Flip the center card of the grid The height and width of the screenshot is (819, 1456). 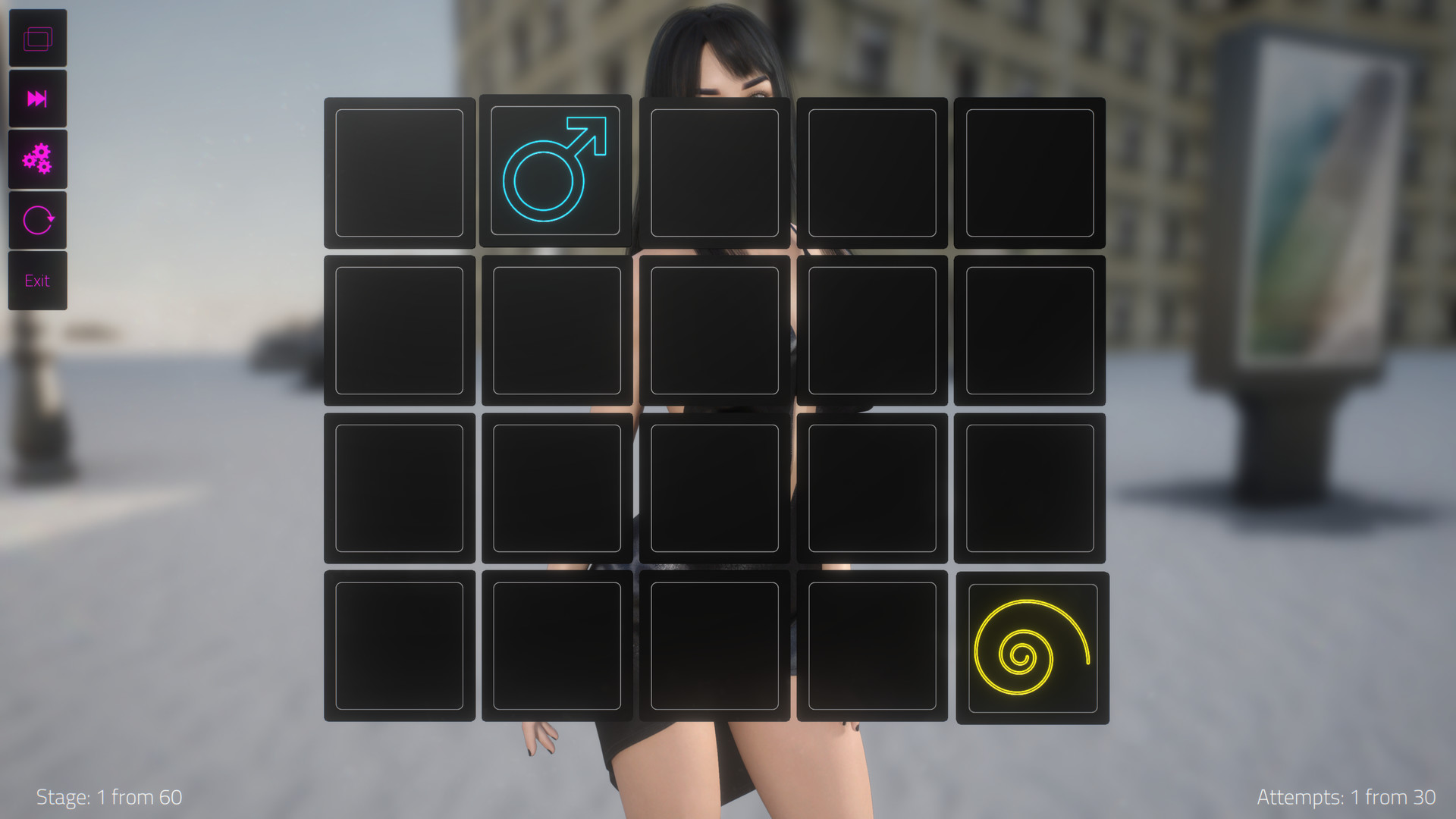pyautogui.click(x=714, y=489)
